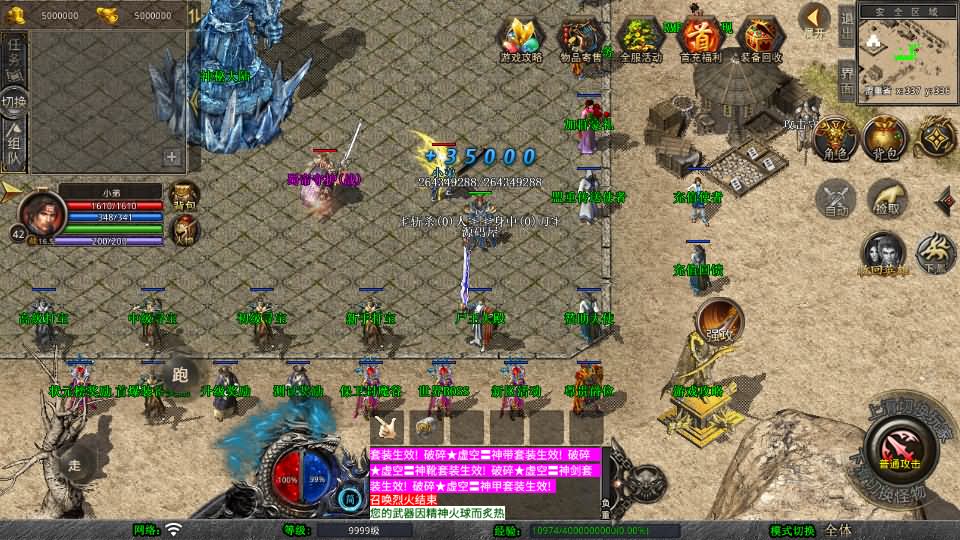This screenshot has height=540, width=960.
Task: Open the 角色 character button
Action: point(836,138)
